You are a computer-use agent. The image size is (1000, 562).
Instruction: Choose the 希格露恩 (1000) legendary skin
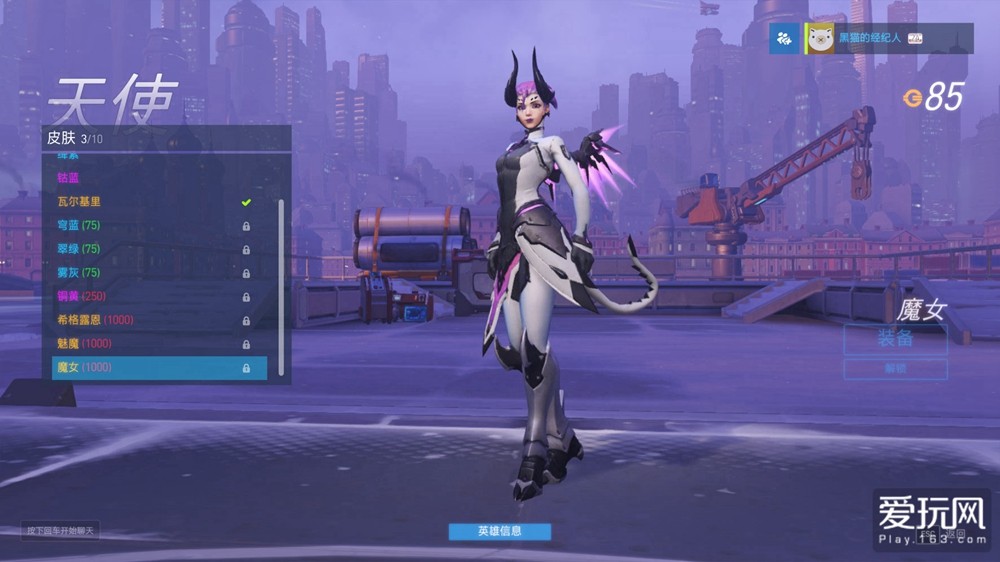pos(150,320)
